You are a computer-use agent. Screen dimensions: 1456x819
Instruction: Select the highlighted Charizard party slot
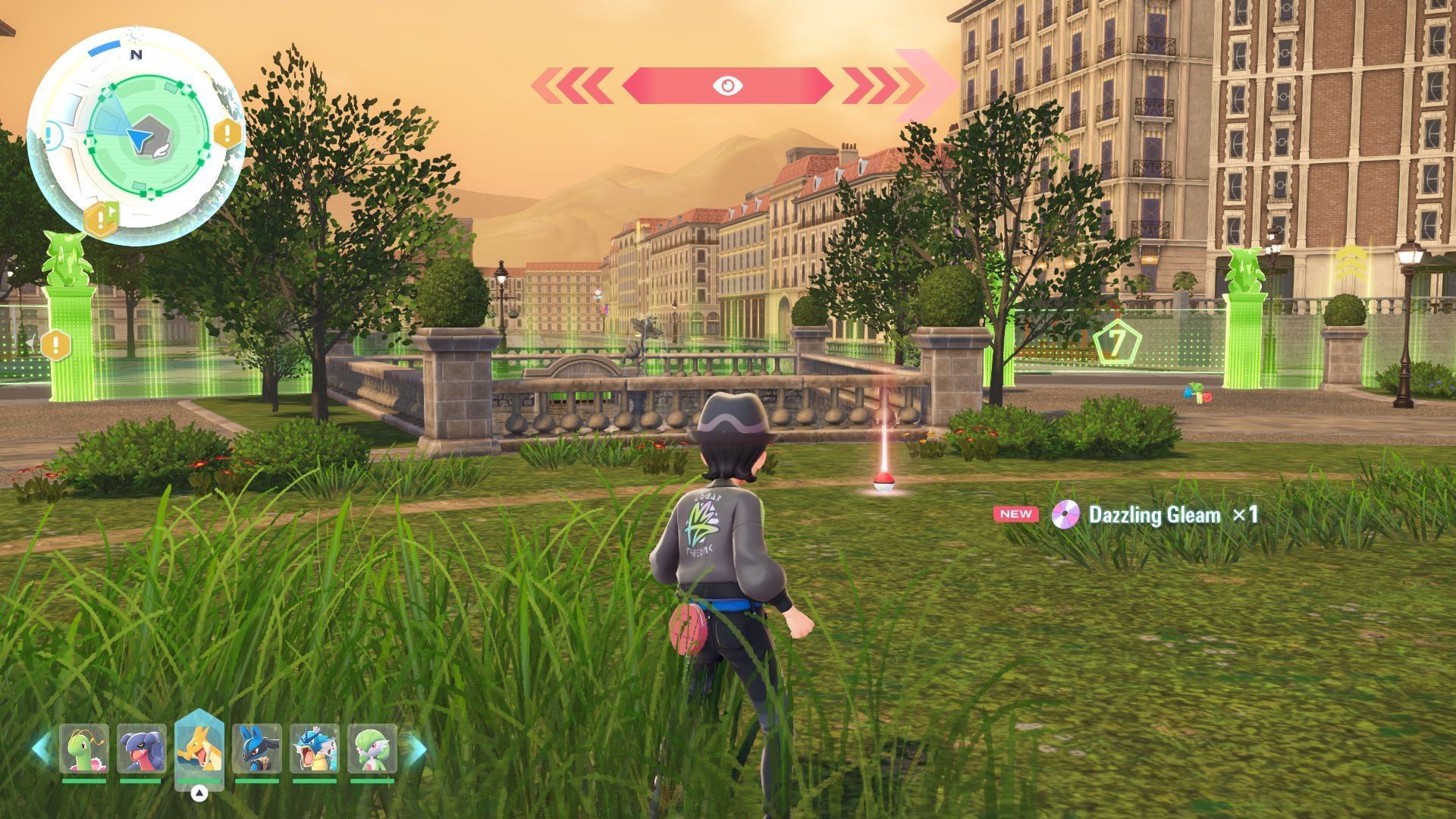(199, 749)
